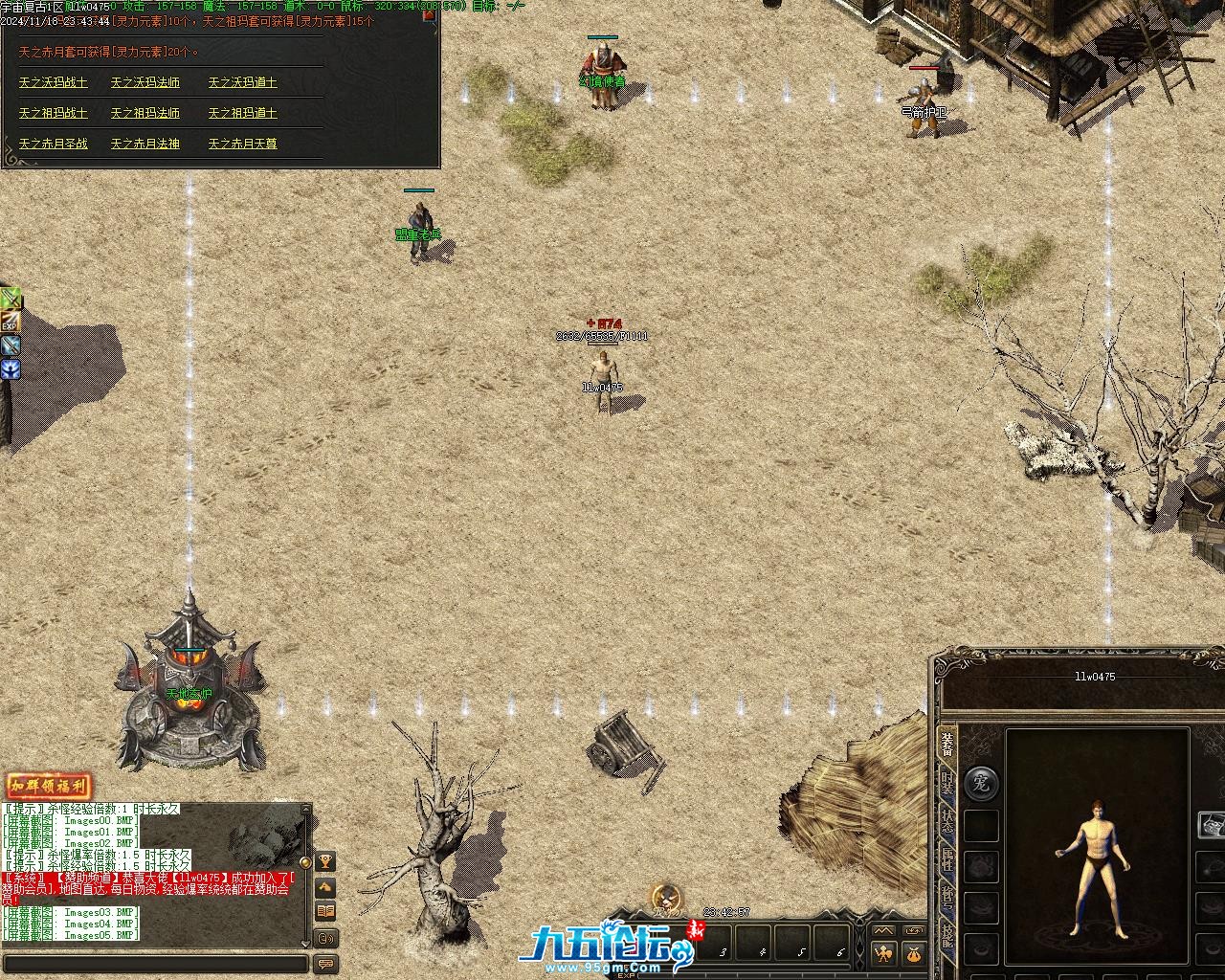Switch to the 时装 tab
This screenshot has width=1225, height=980.
tap(947, 782)
